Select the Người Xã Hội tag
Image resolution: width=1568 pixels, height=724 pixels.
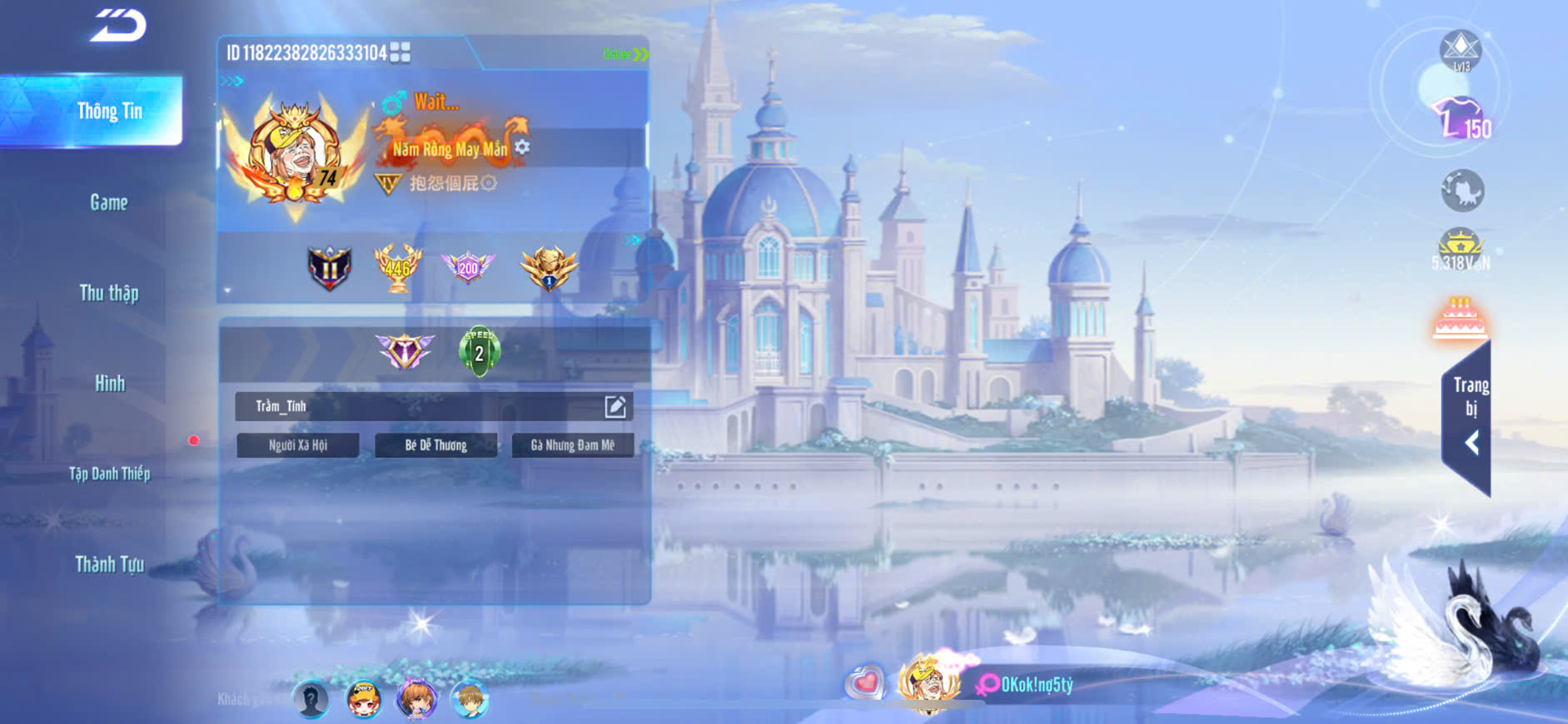click(x=298, y=445)
